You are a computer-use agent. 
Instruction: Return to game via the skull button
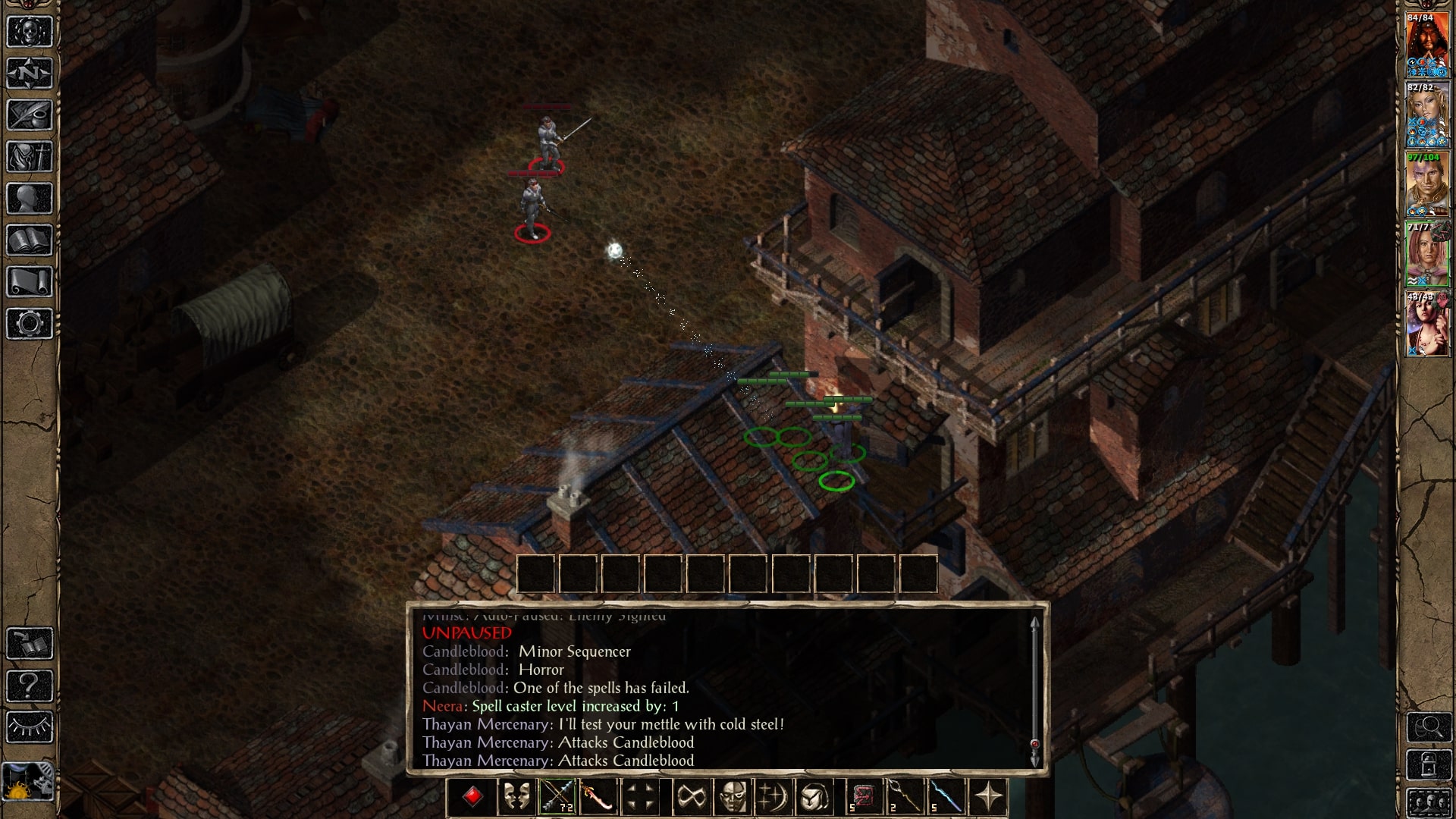(30, 32)
